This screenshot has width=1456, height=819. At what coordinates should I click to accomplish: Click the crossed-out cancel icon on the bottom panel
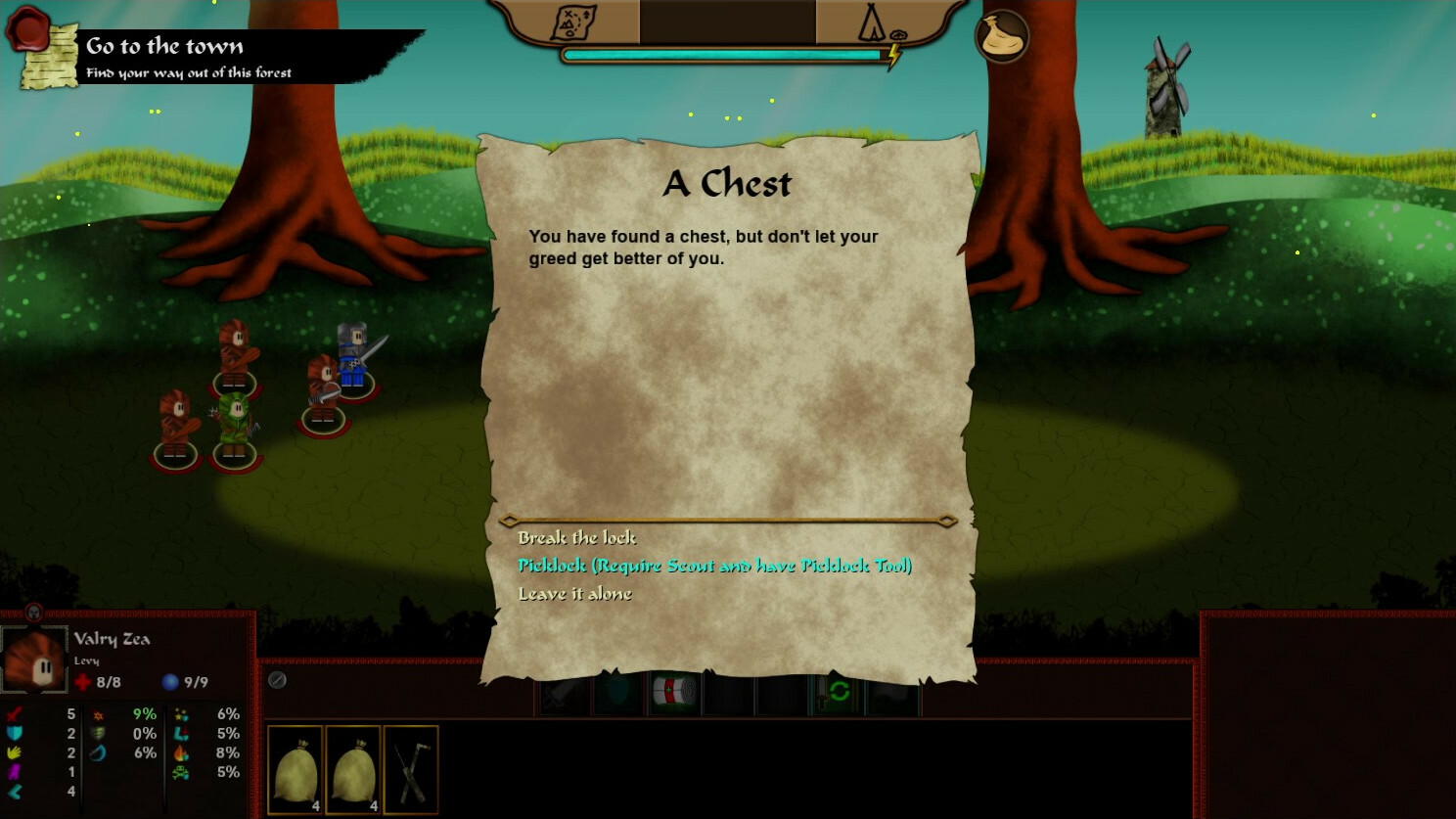coord(277,680)
